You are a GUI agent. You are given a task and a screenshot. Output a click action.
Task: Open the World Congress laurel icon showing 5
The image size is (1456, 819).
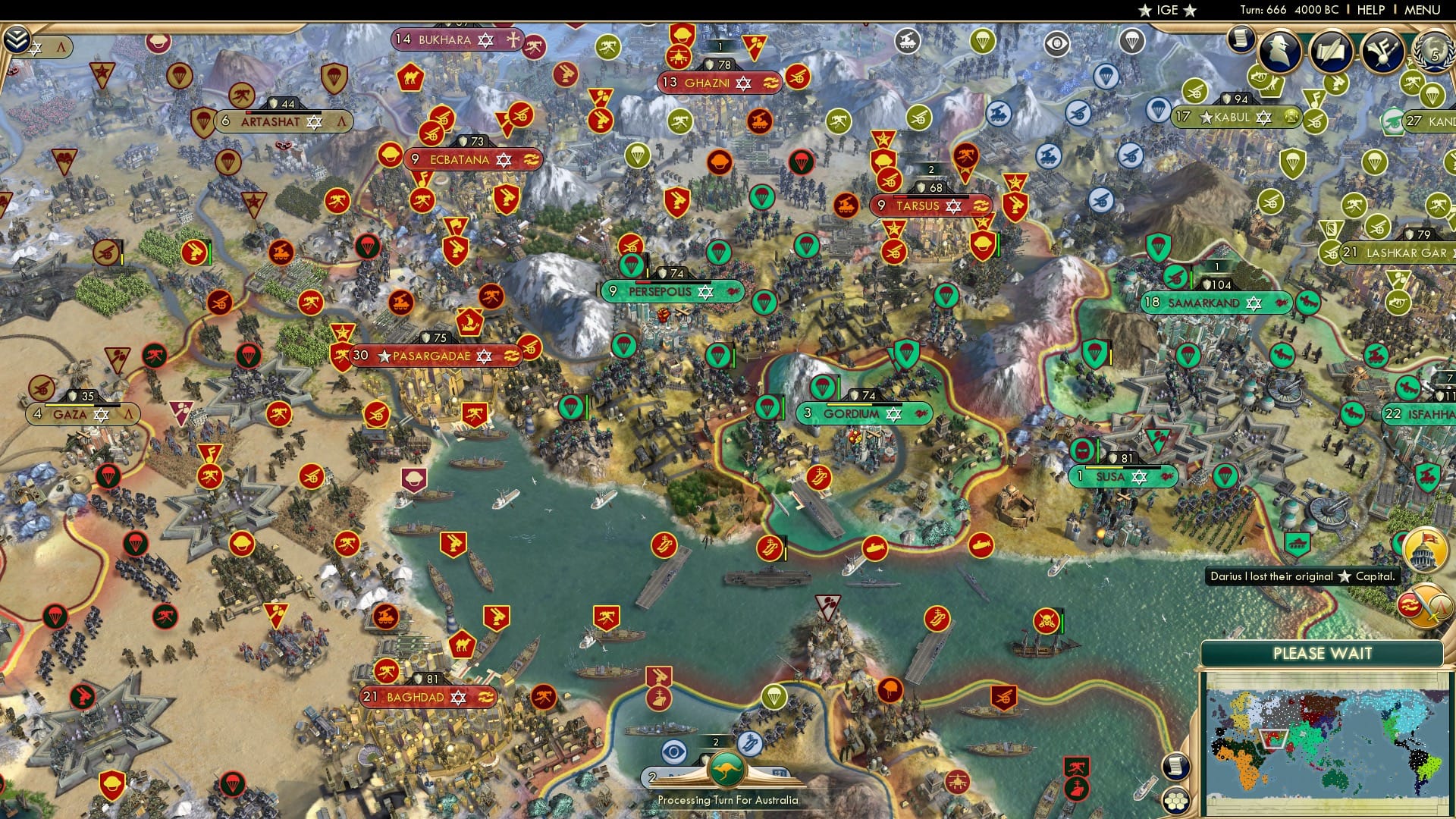tap(1438, 52)
